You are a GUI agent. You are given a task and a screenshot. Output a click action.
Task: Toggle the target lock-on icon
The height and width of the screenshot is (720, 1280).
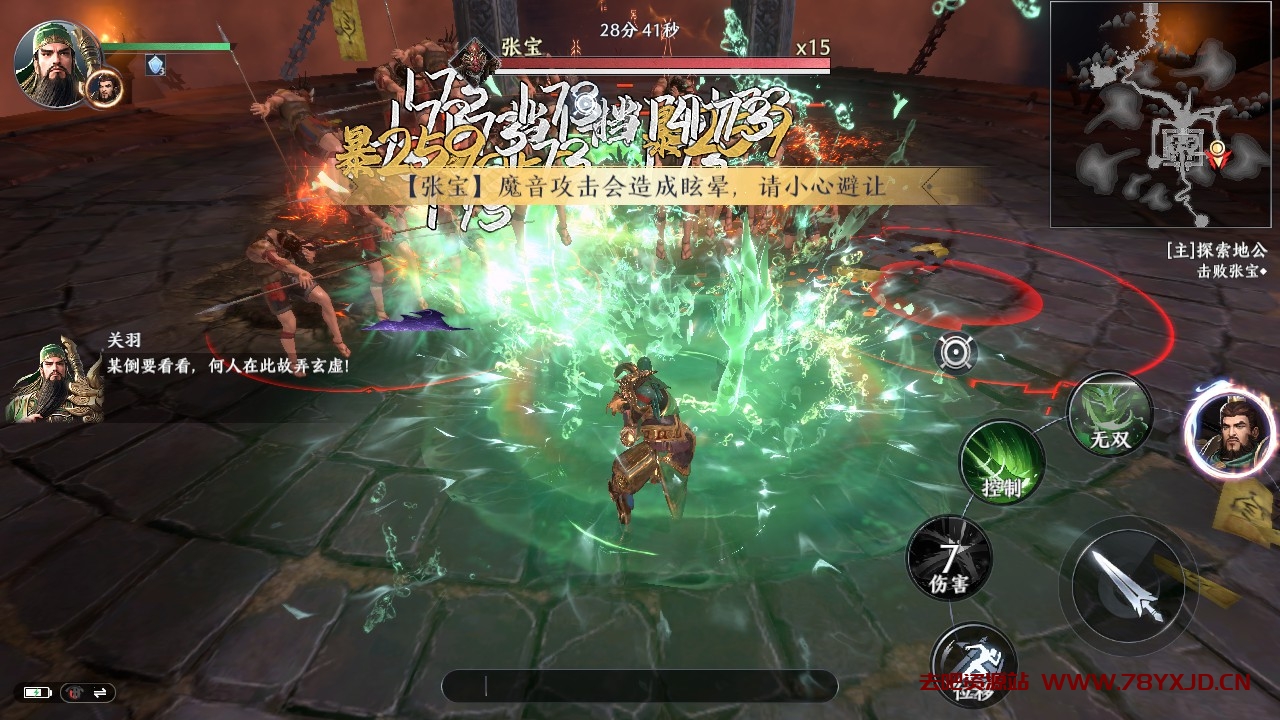(x=956, y=353)
